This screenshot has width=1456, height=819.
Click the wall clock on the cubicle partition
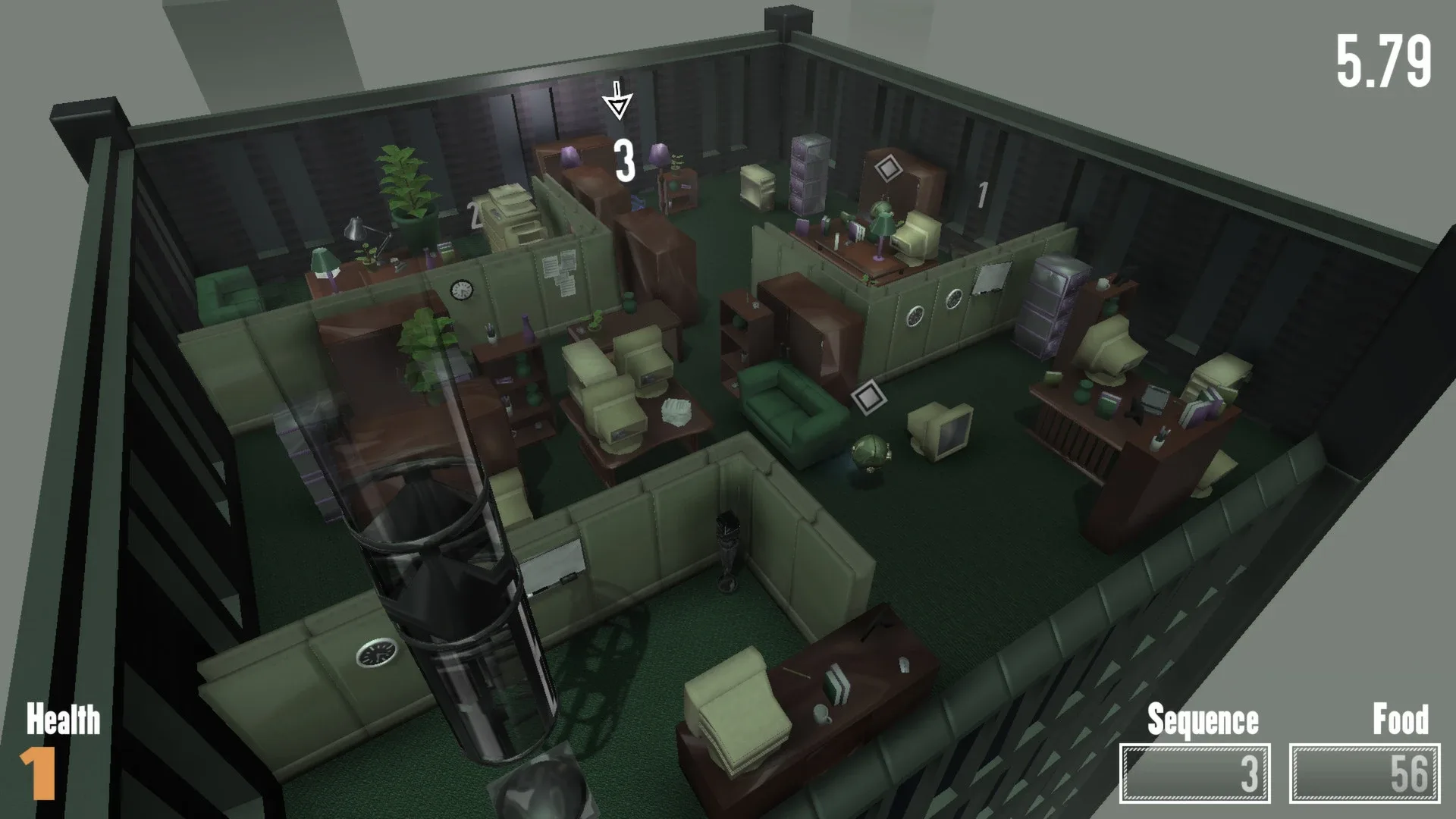click(x=460, y=290)
